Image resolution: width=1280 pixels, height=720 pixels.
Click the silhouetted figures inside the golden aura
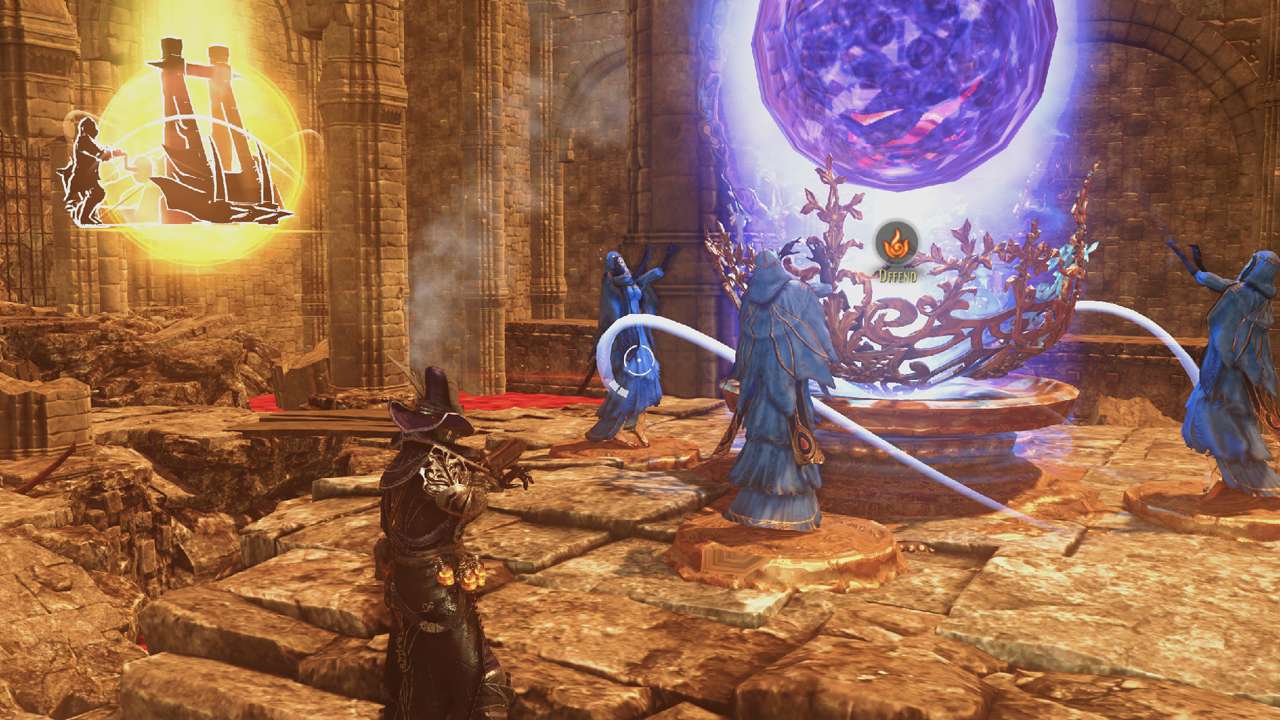tap(190, 110)
